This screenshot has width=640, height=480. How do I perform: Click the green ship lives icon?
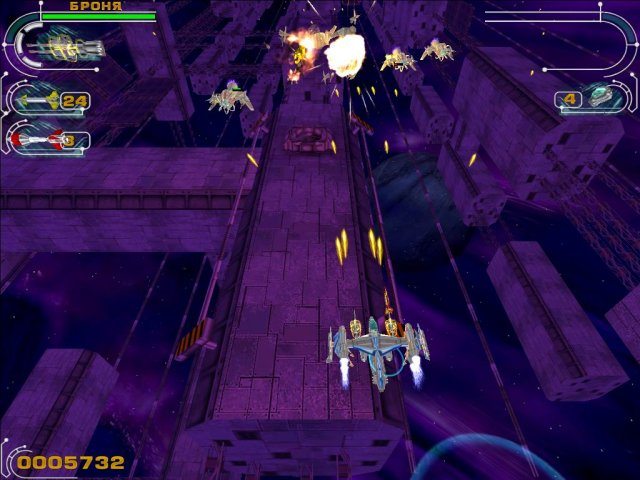604,98
